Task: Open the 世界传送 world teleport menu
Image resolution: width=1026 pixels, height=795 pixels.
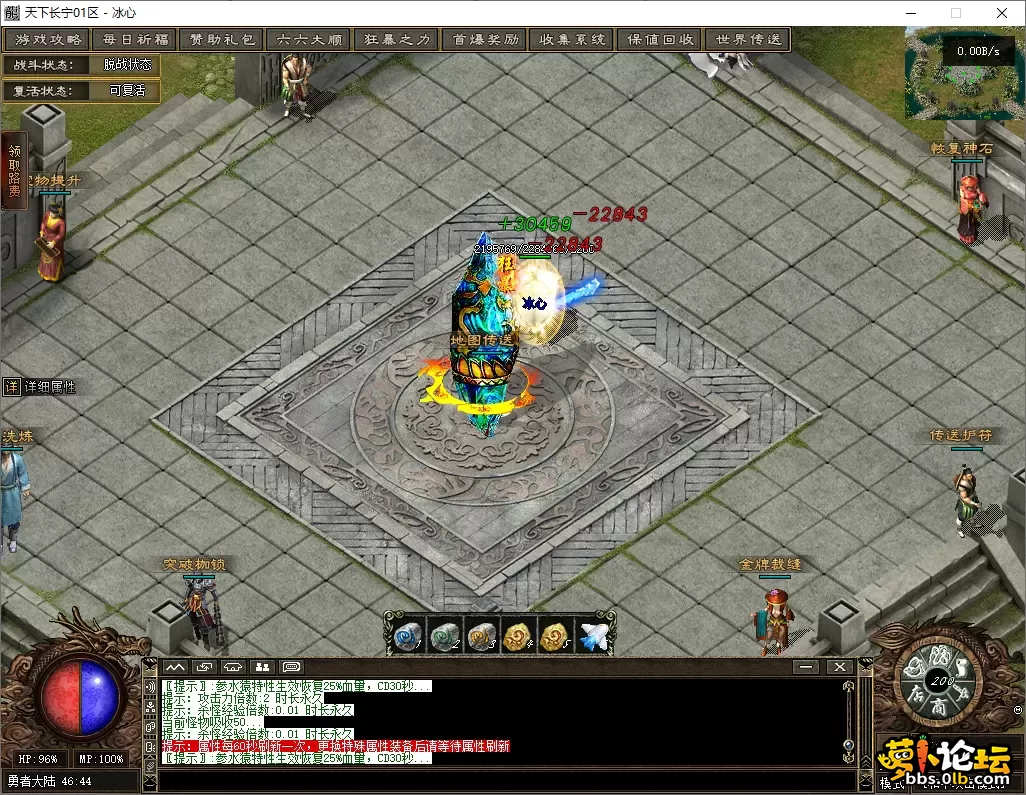Action: pos(748,40)
